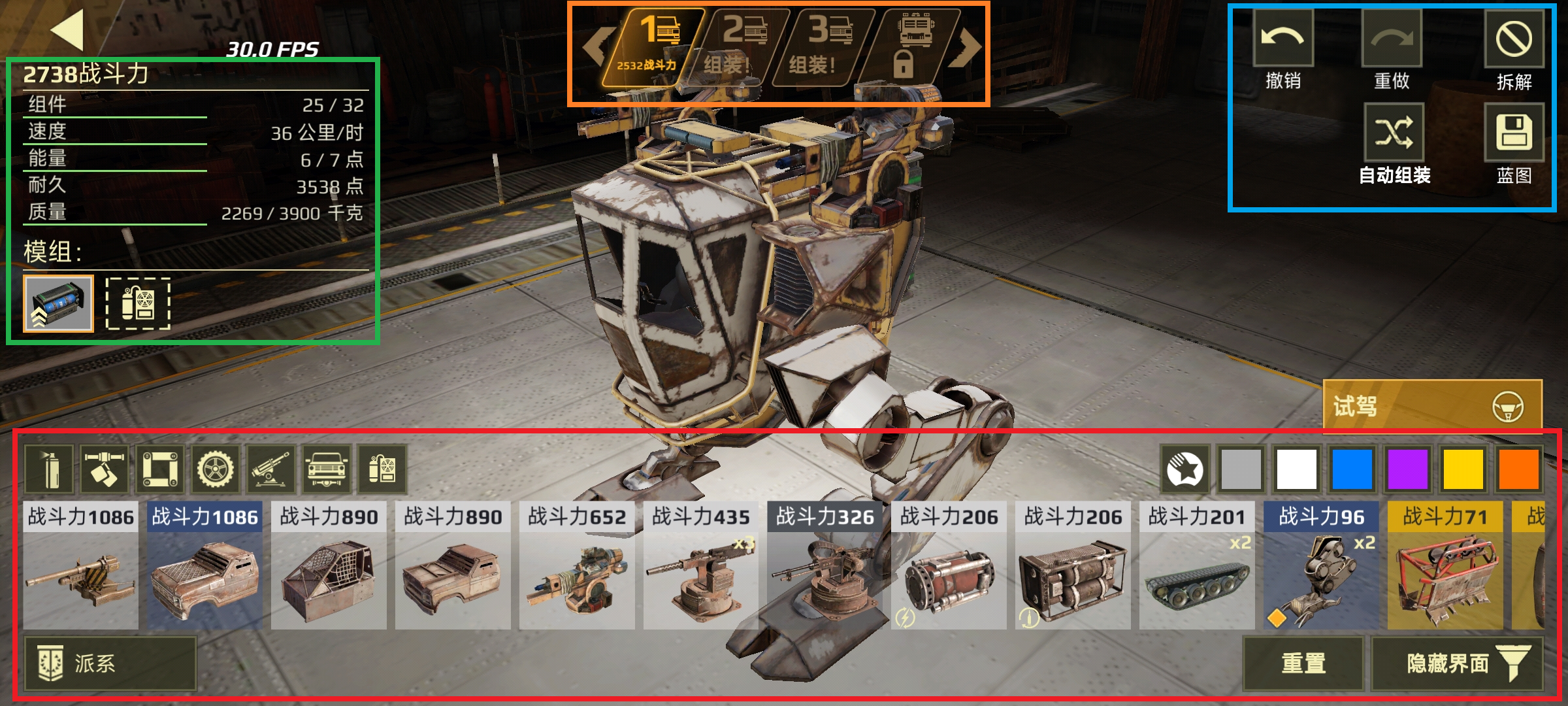The width and height of the screenshot is (1568, 706).
Task: Reset the build with 重置
Action: (1303, 664)
